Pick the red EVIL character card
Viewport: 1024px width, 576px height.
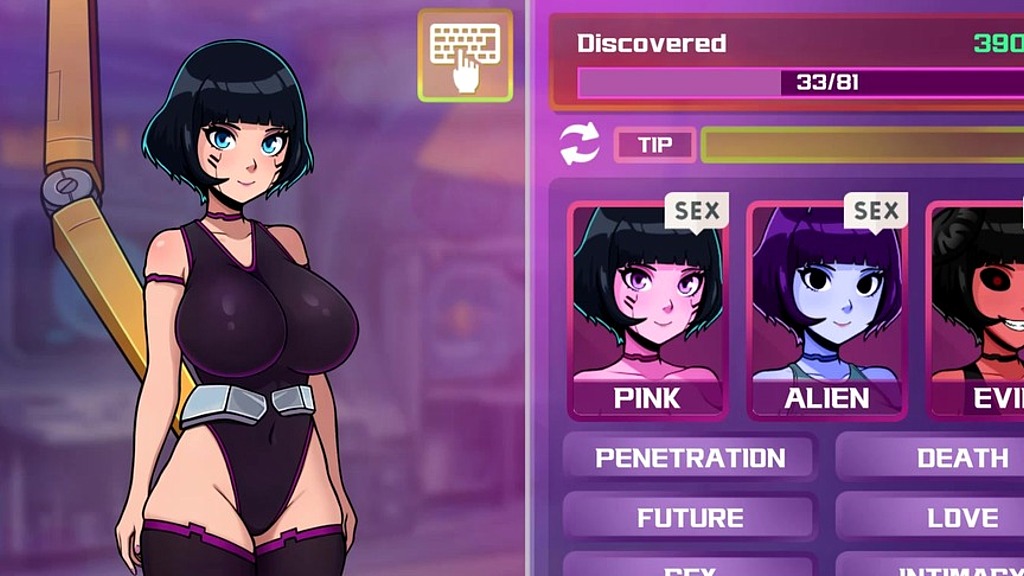point(980,310)
